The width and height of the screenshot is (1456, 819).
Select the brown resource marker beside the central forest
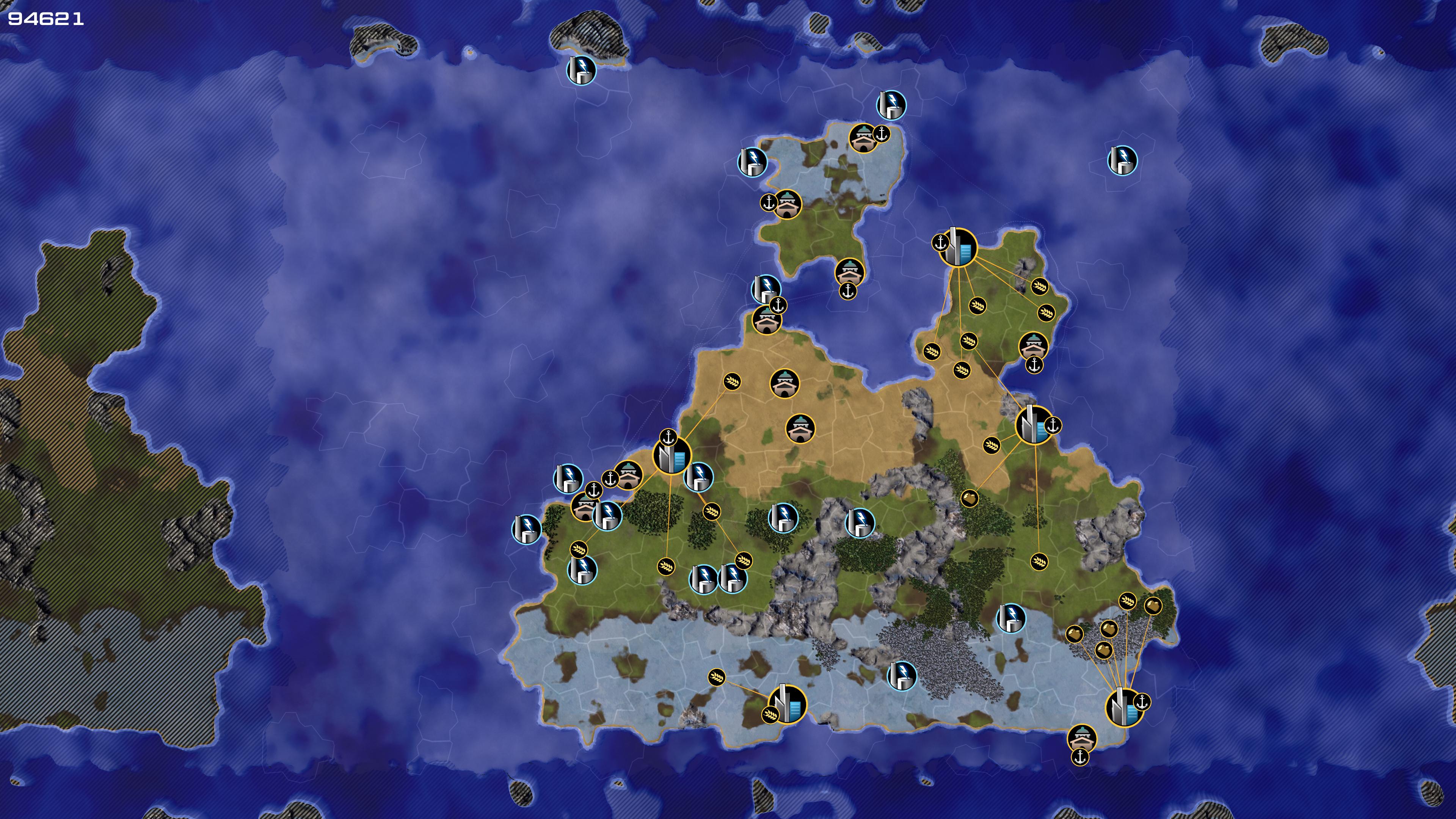(x=970, y=498)
